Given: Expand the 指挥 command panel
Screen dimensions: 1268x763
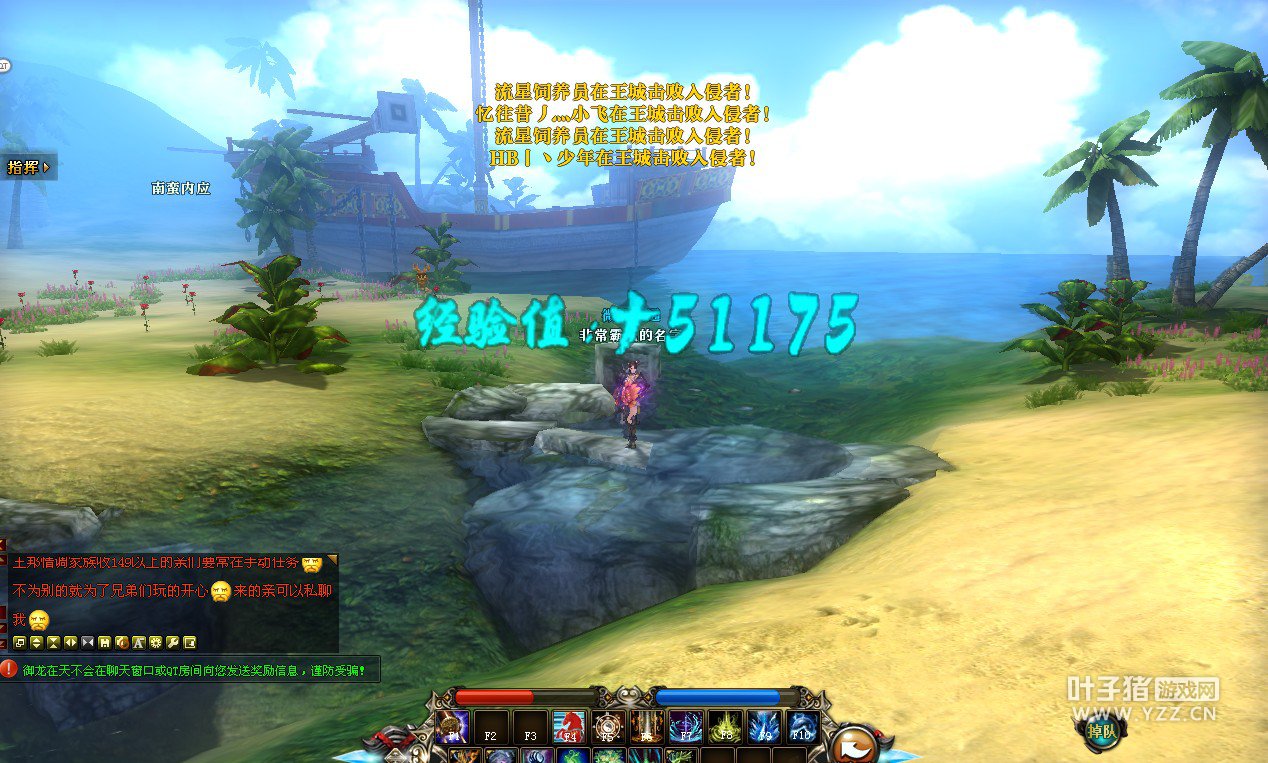Looking at the screenshot, I should 28,167.
